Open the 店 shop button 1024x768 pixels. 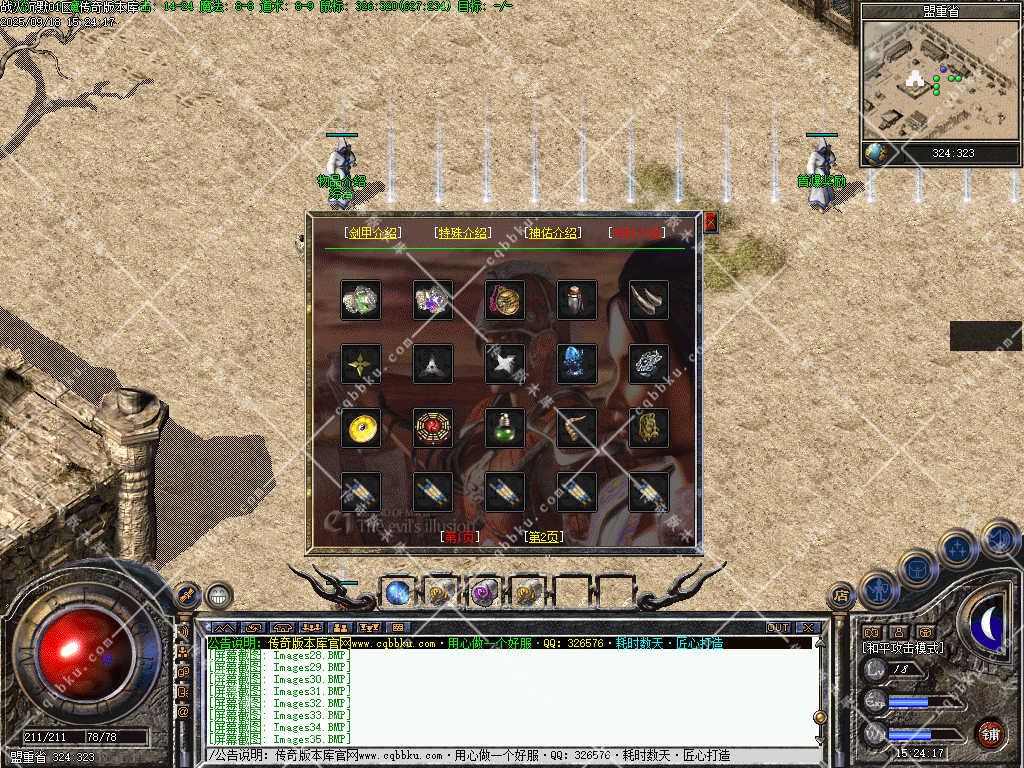(841, 597)
